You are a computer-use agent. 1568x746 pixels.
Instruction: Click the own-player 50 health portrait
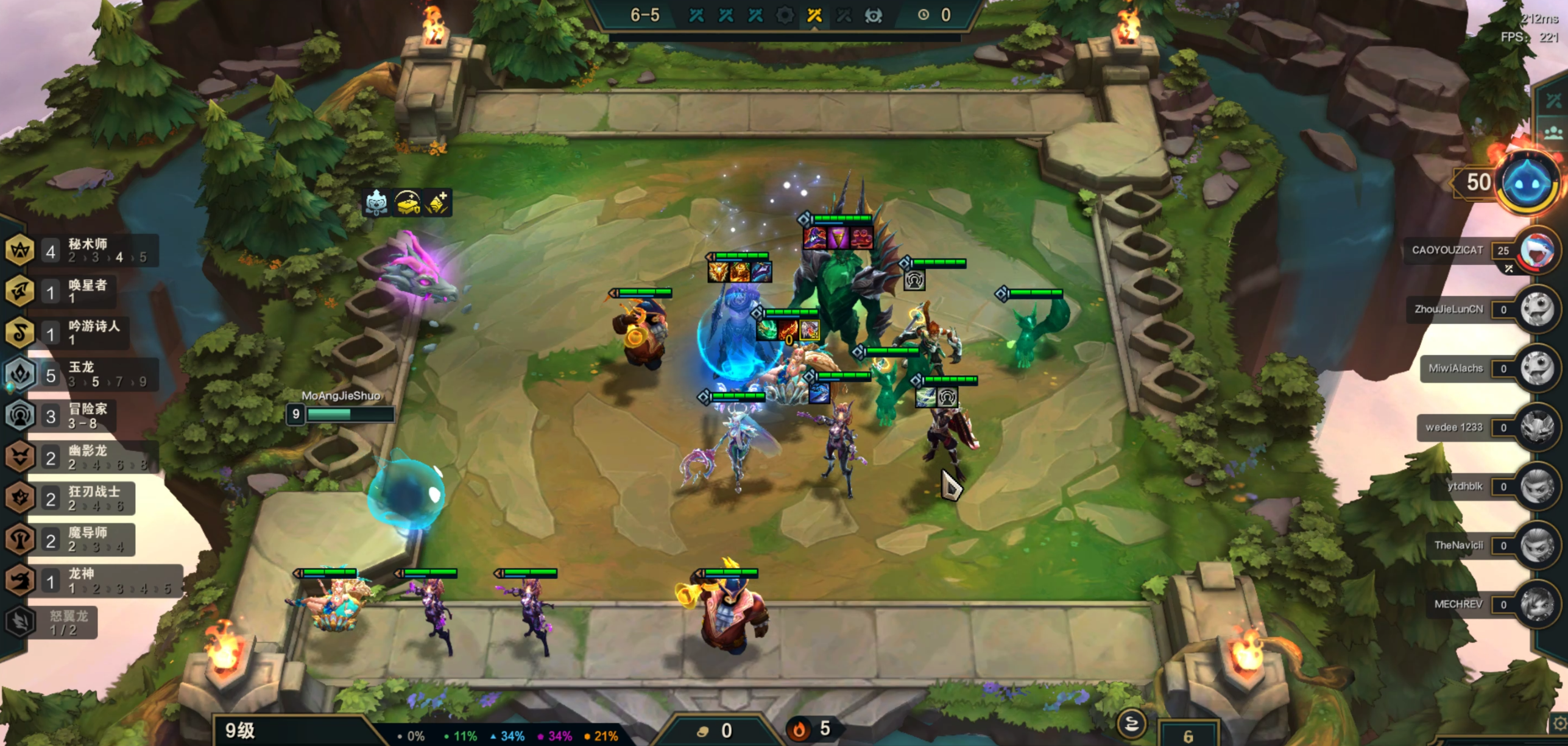(x=1529, y=182)
